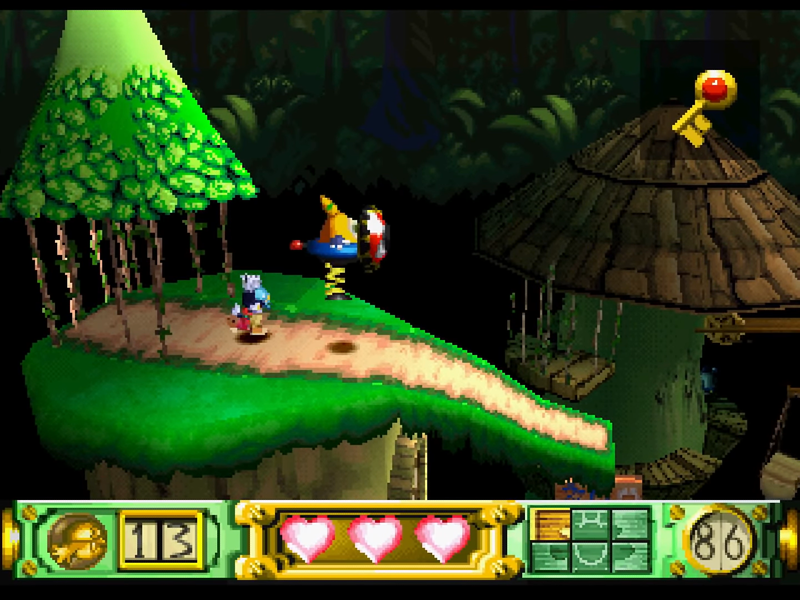
Task: Open the six-tile rescued prisoners panel
Action: coord(589,541)
